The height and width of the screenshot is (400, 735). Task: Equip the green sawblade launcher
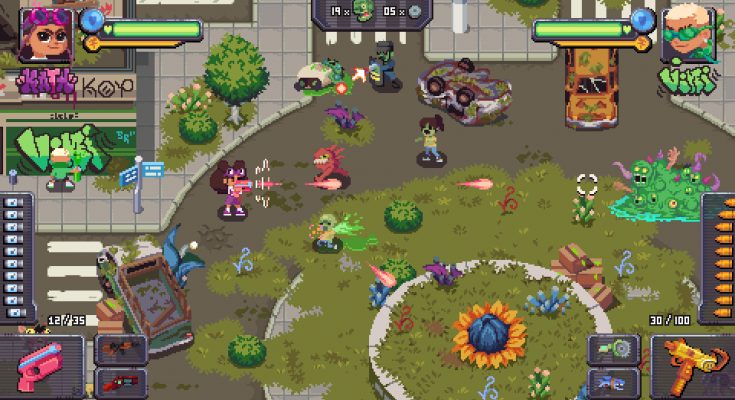point(613,349)
